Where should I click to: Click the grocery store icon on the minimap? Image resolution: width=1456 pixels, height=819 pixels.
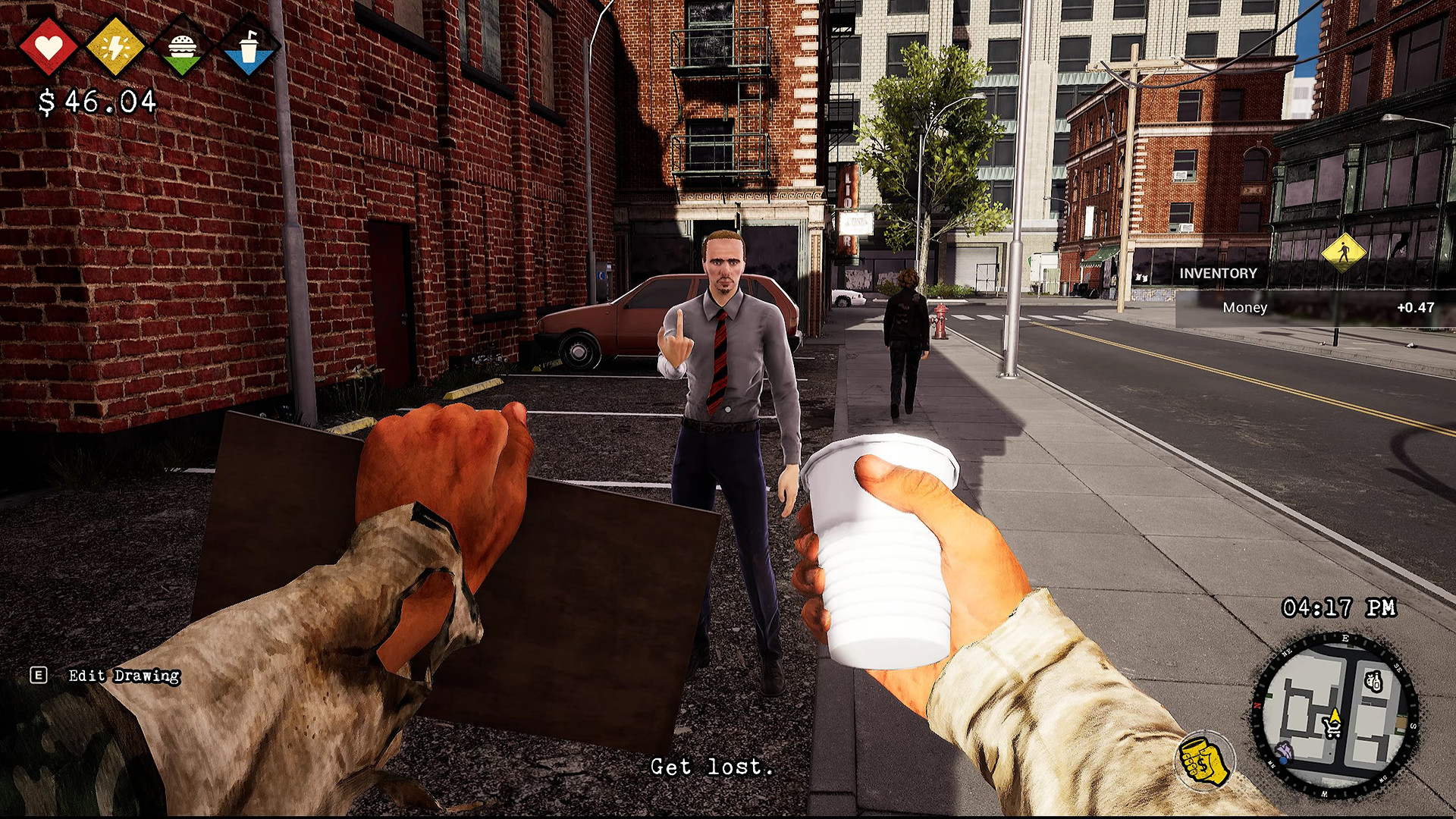[1373, 682]
